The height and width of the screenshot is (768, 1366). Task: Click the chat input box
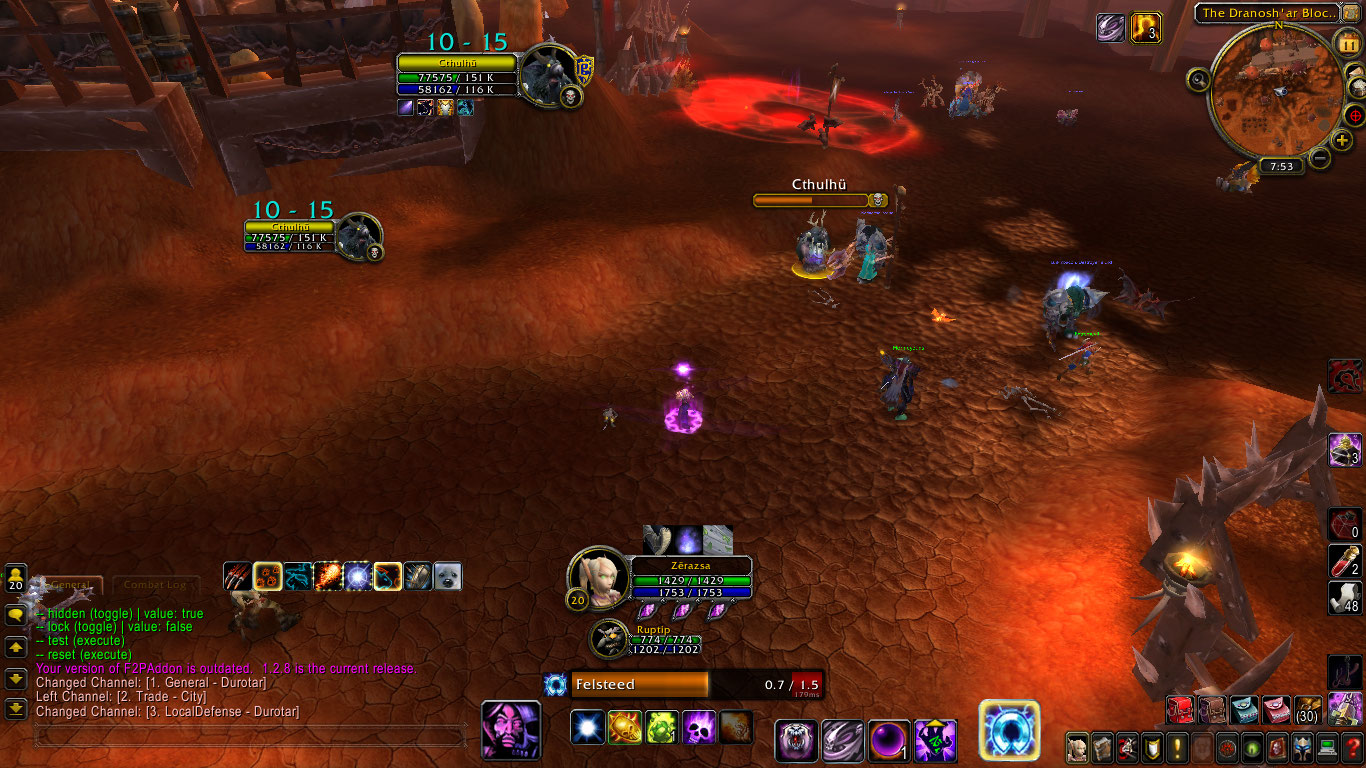coord(250,737)
